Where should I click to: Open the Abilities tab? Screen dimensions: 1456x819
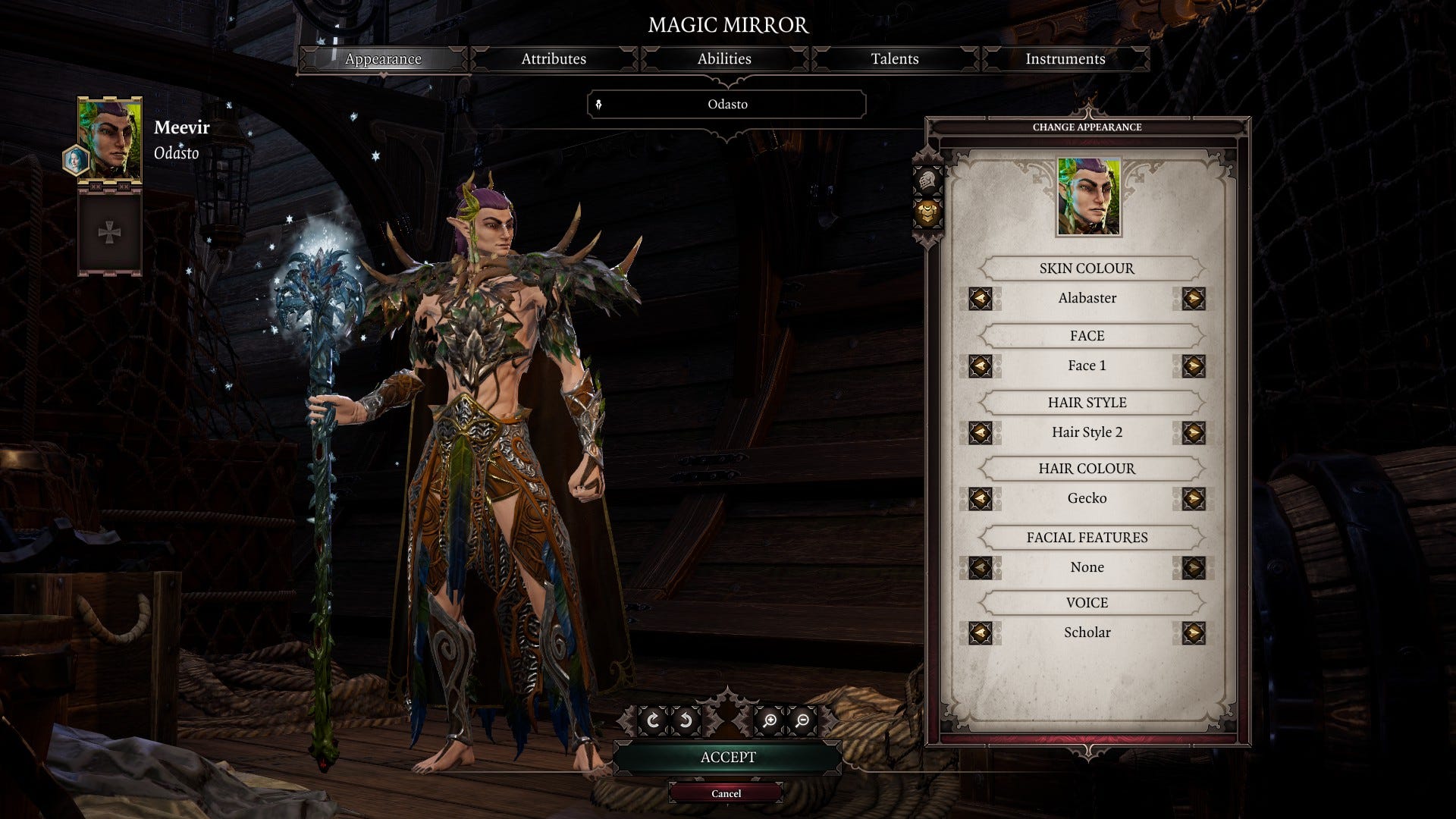(x=724, y=59)
